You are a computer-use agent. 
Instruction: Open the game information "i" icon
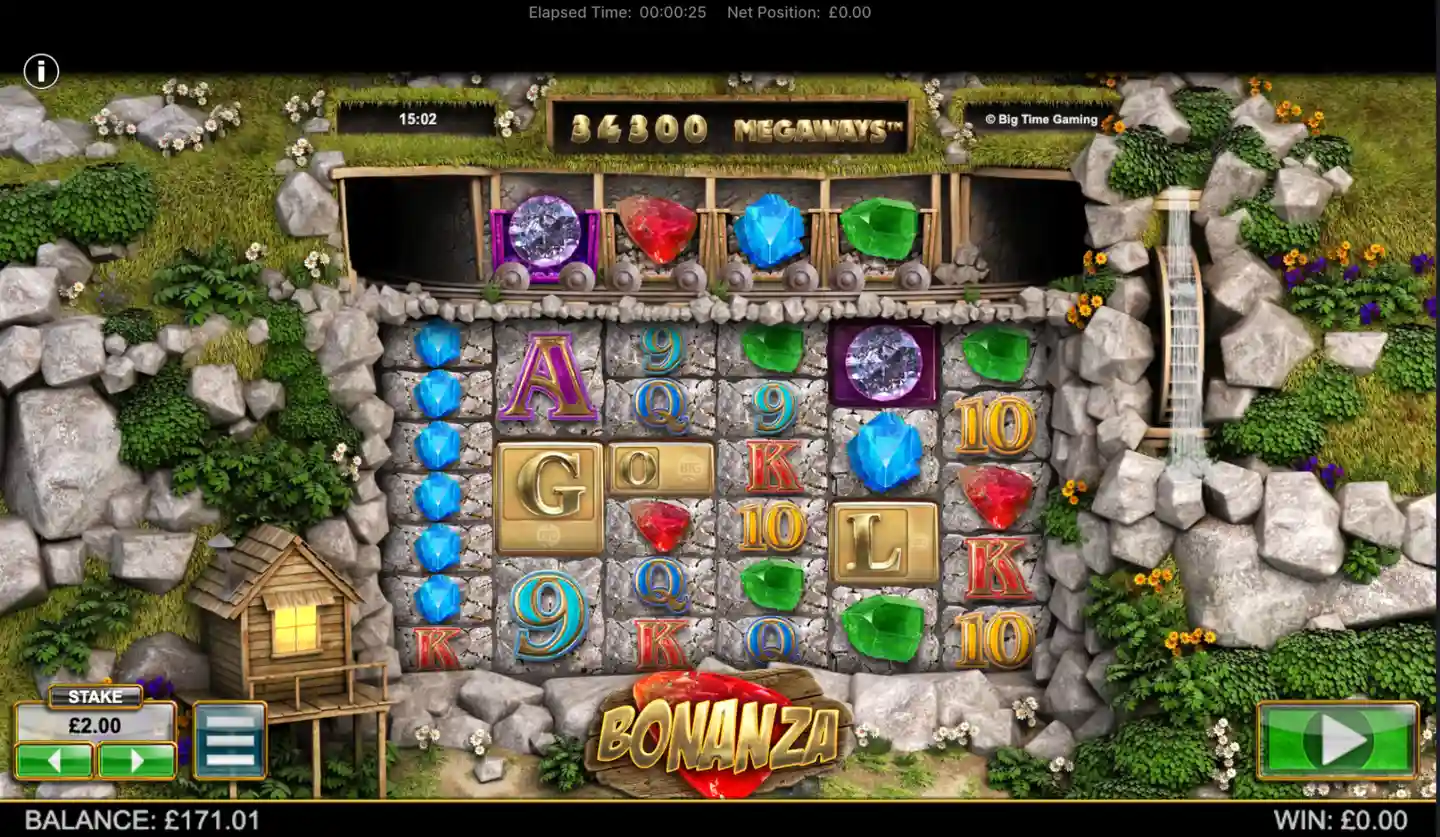(x=41, y=71)
